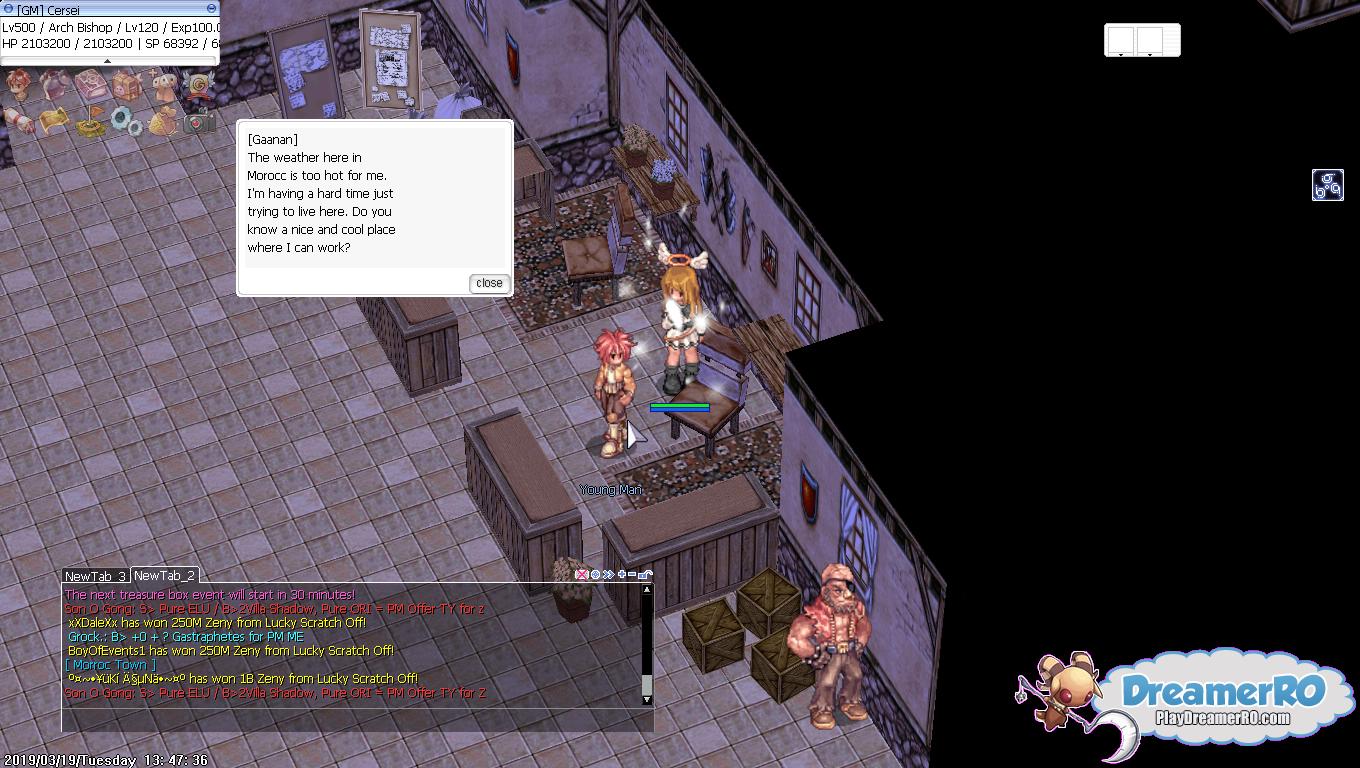Click the camera screenshot icon
The width and height of the screenshot is (1360, 768).
(198, 123)
